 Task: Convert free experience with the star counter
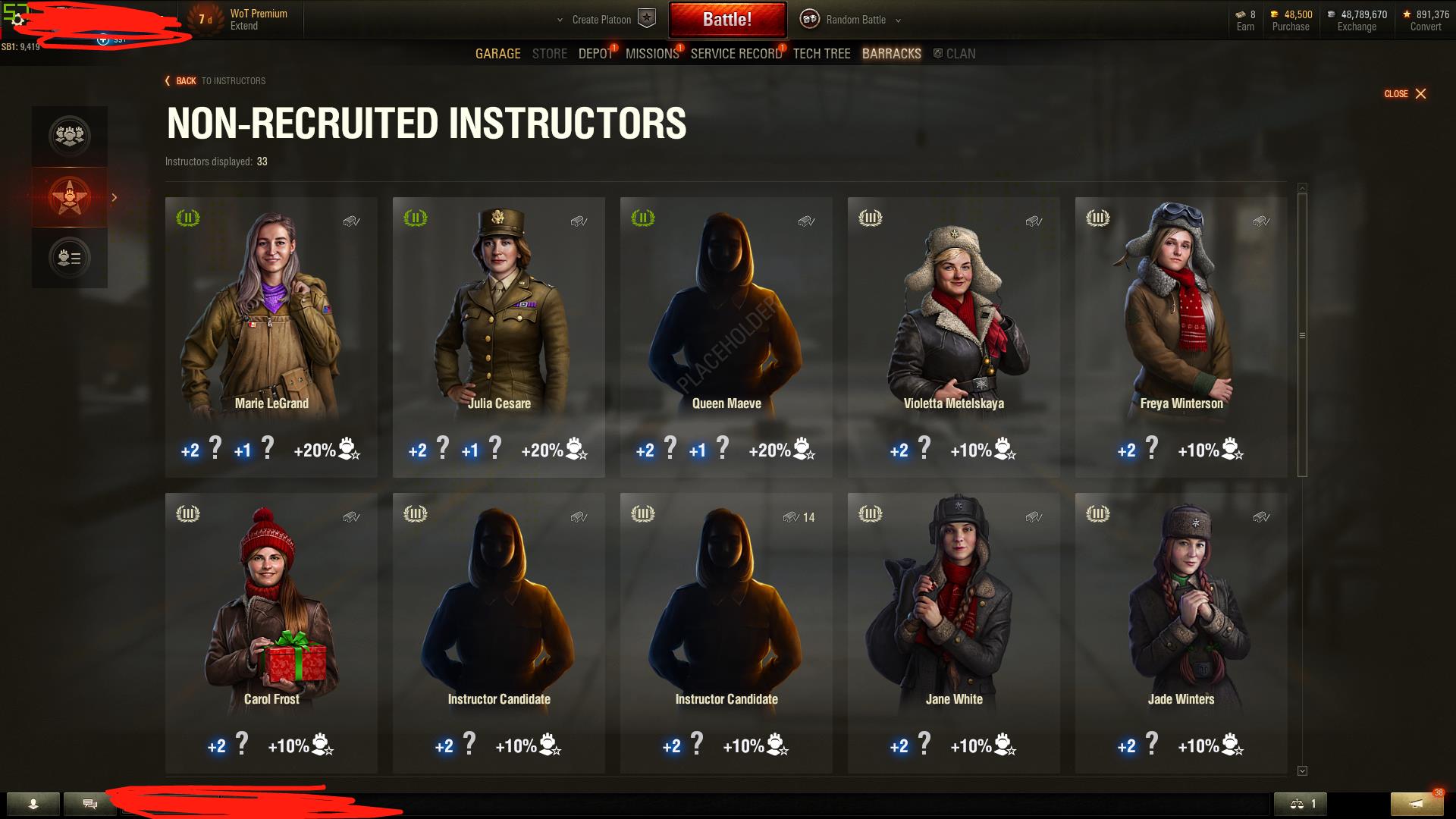[1426, 20]
